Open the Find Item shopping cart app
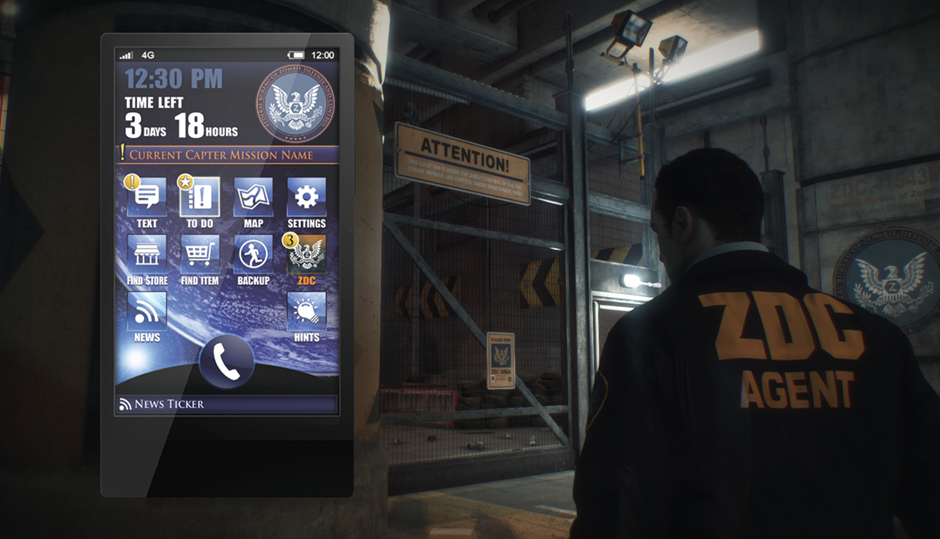Image resolution: width=940 pixels, height=539 pixels. click(x=200, y=255)
